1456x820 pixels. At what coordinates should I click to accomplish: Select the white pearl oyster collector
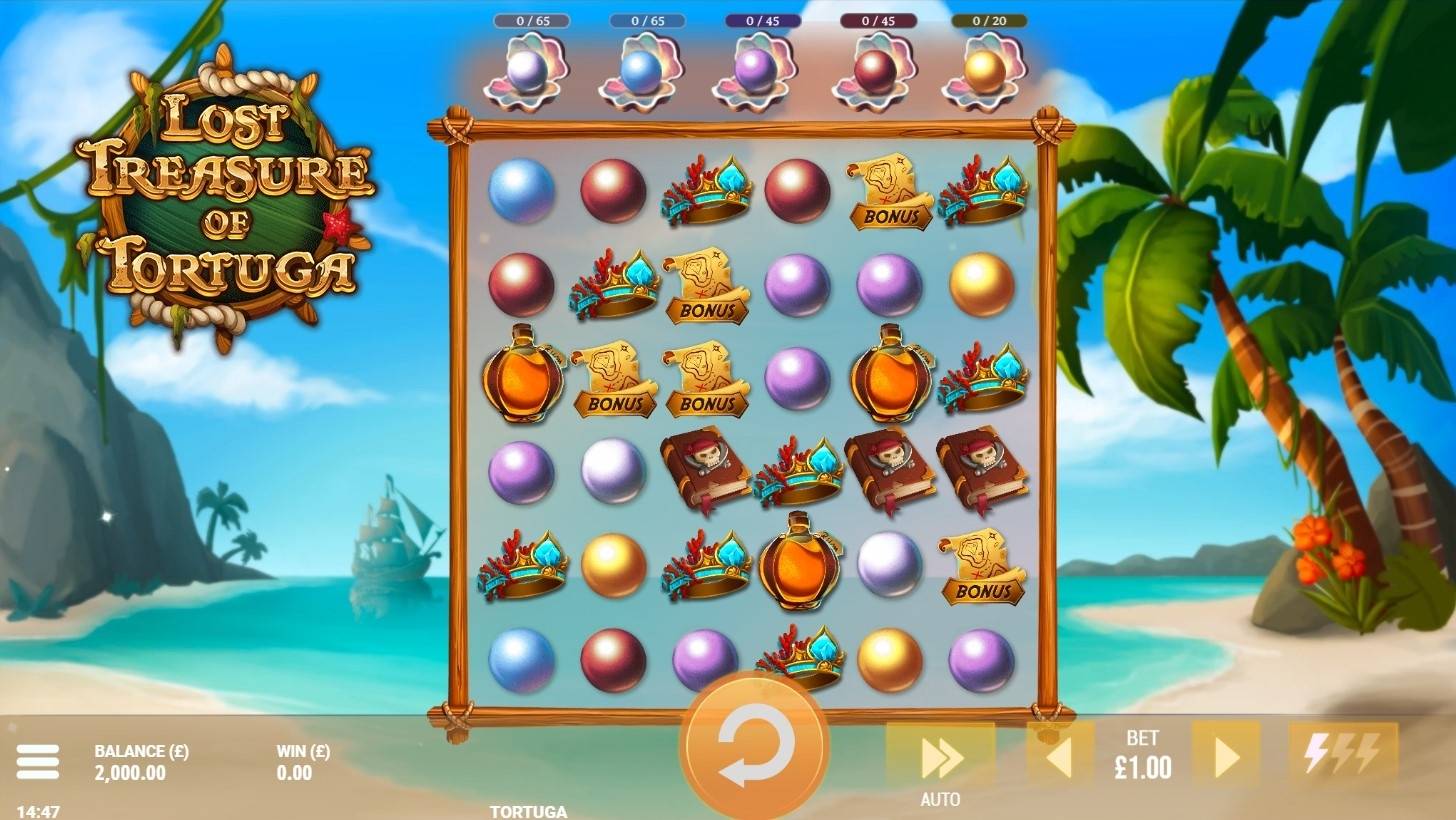tap(526, 72)
